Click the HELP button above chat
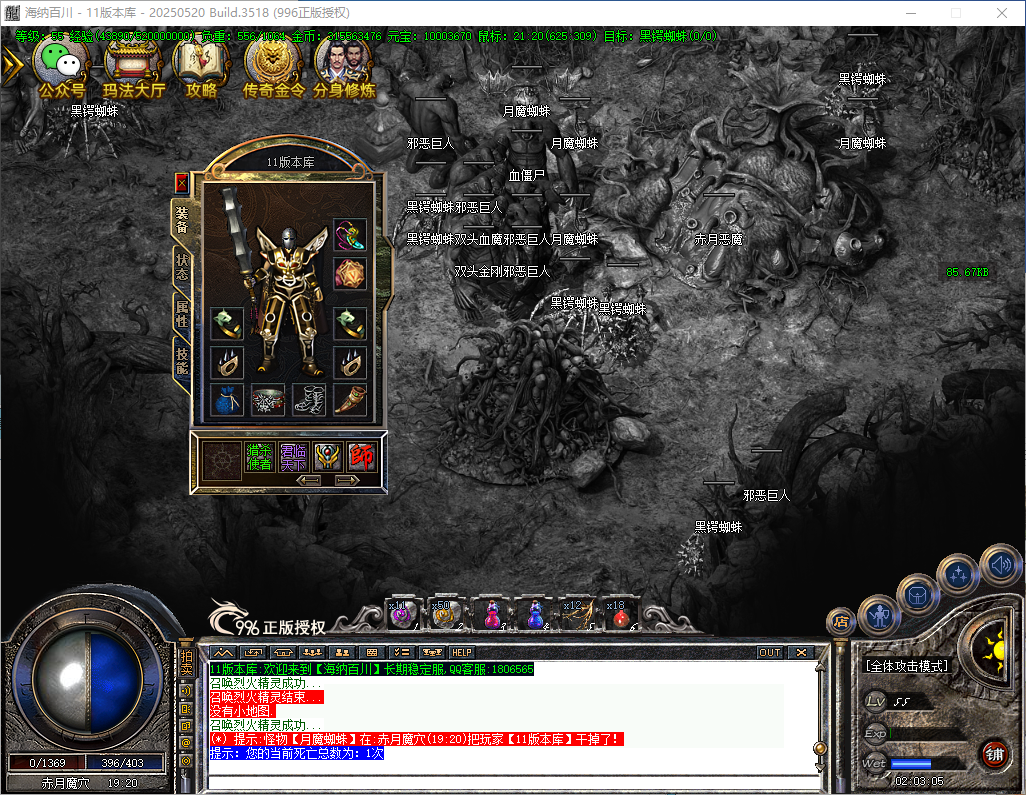The height and width of the screenshot is (795, 1026). coord(462,652)
